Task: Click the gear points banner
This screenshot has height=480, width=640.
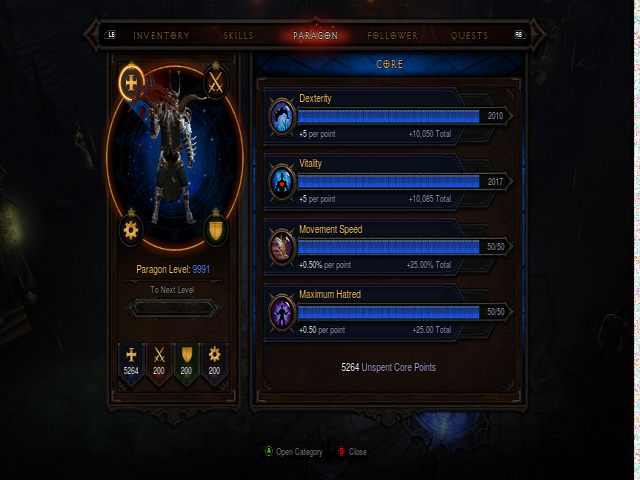Action: pyautogui.click(x=214, y=364)
